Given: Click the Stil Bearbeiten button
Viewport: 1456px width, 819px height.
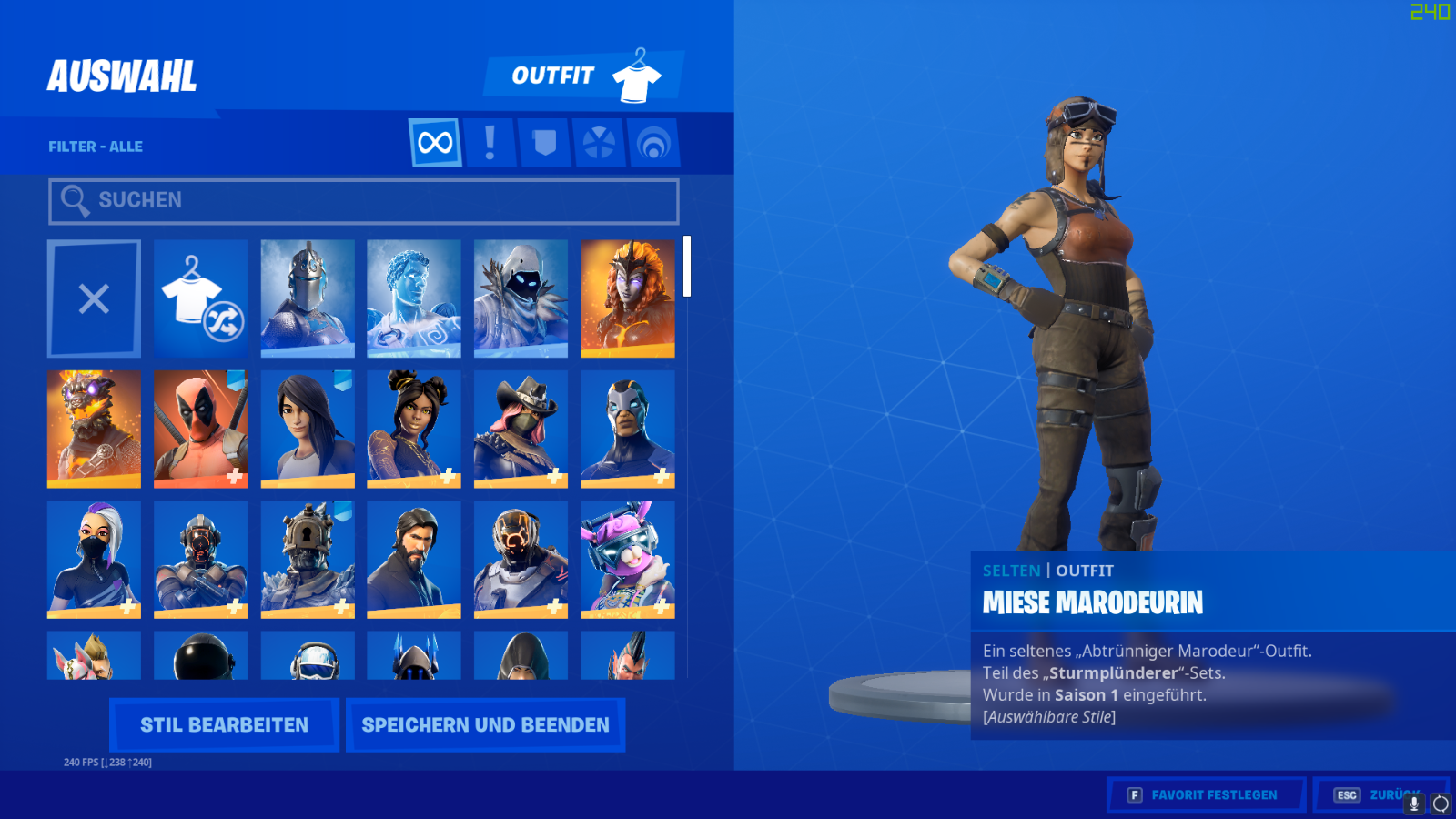Looking at the screenshot, I should tap(224, 725).
